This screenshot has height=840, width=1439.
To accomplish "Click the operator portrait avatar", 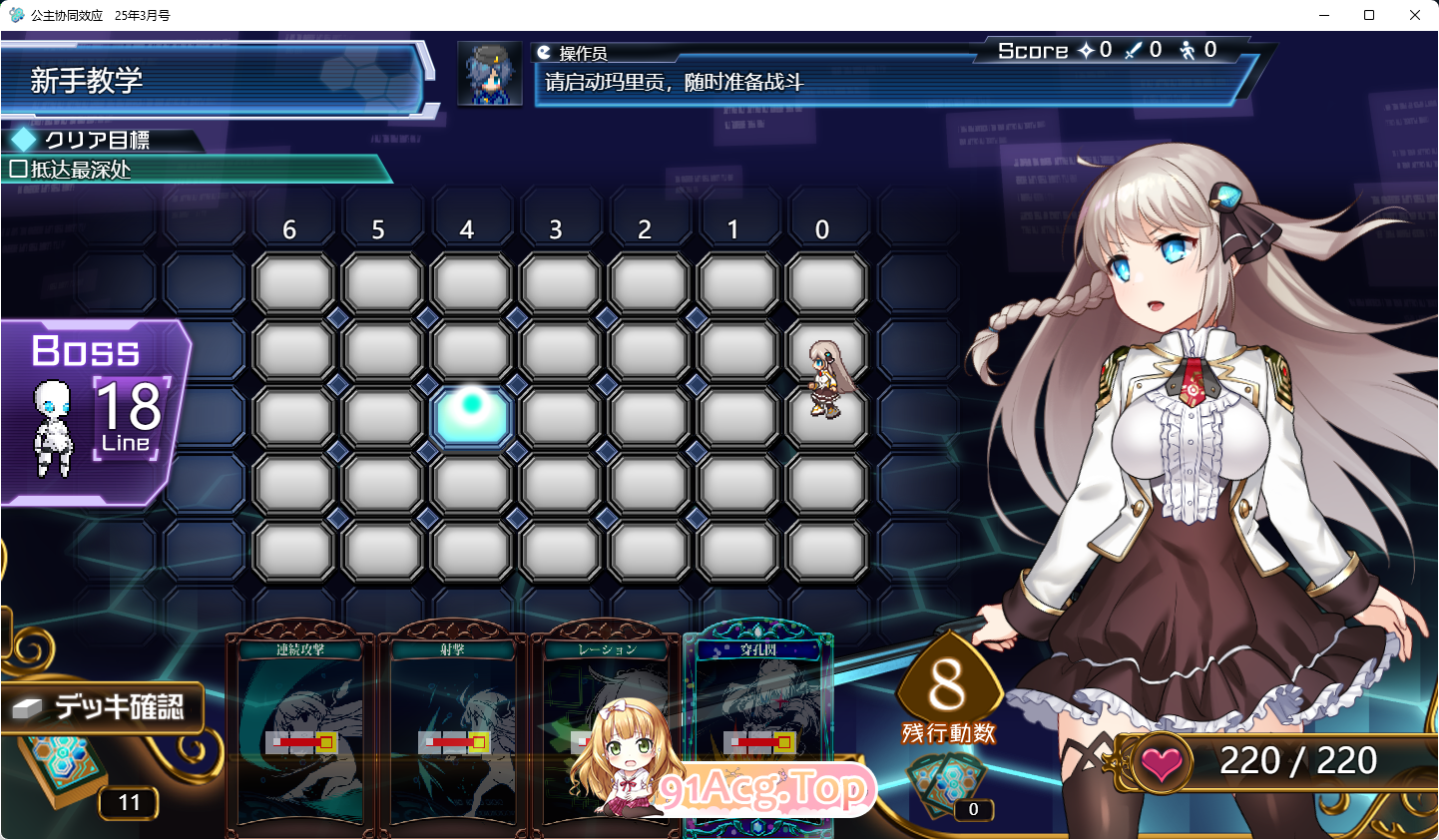I will point(488,73).
